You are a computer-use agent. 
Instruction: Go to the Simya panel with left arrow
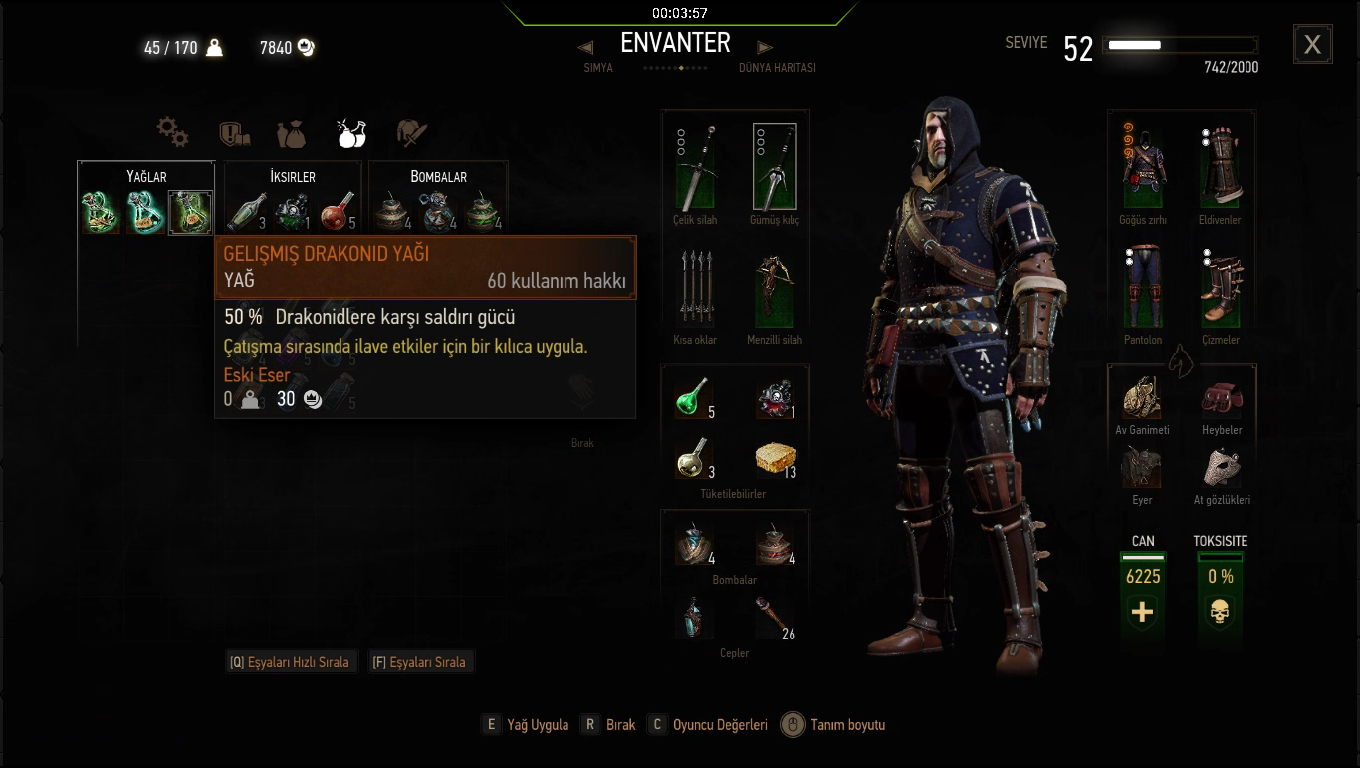point(586,47)
